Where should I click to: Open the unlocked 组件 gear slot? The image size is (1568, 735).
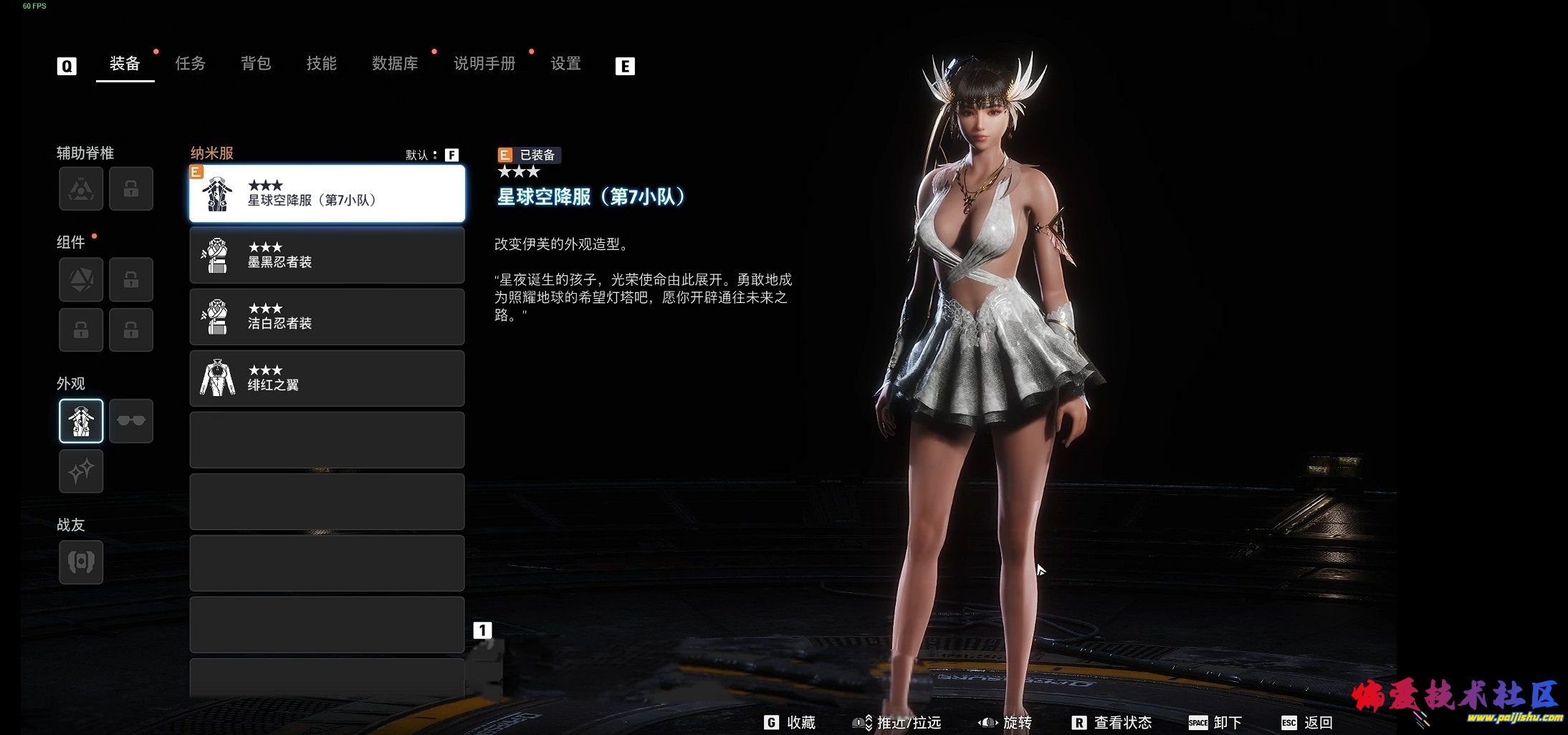tap(81, 279)
